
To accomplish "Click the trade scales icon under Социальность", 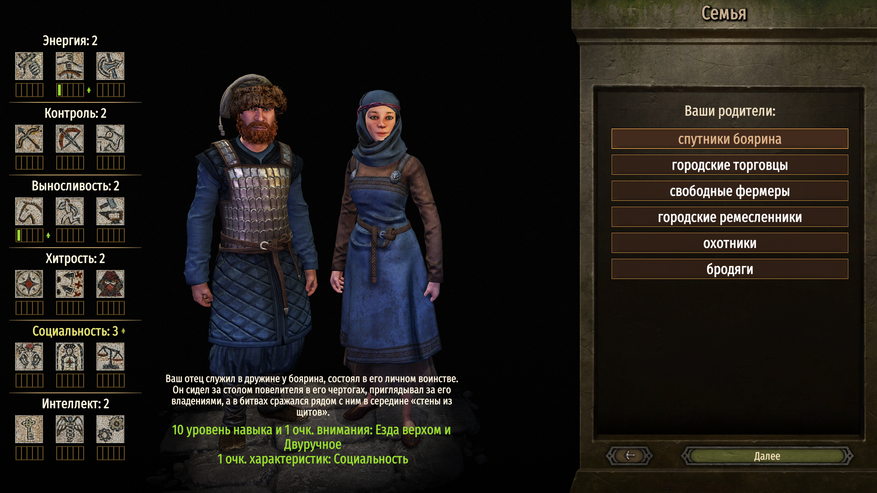I will tap(110, 357).
